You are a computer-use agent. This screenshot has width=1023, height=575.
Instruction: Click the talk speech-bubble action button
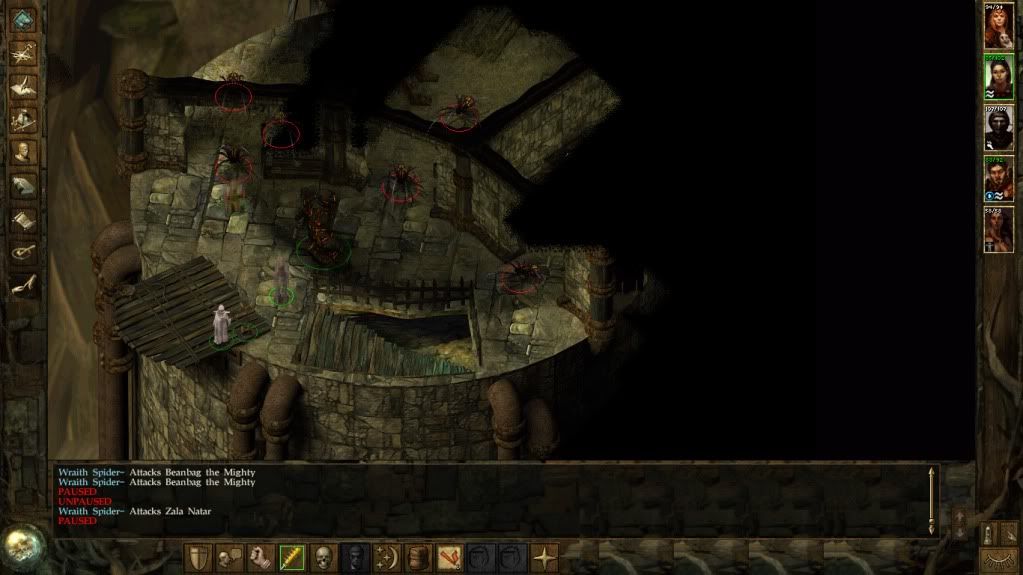pyautogui.click(x=231, y=557)
